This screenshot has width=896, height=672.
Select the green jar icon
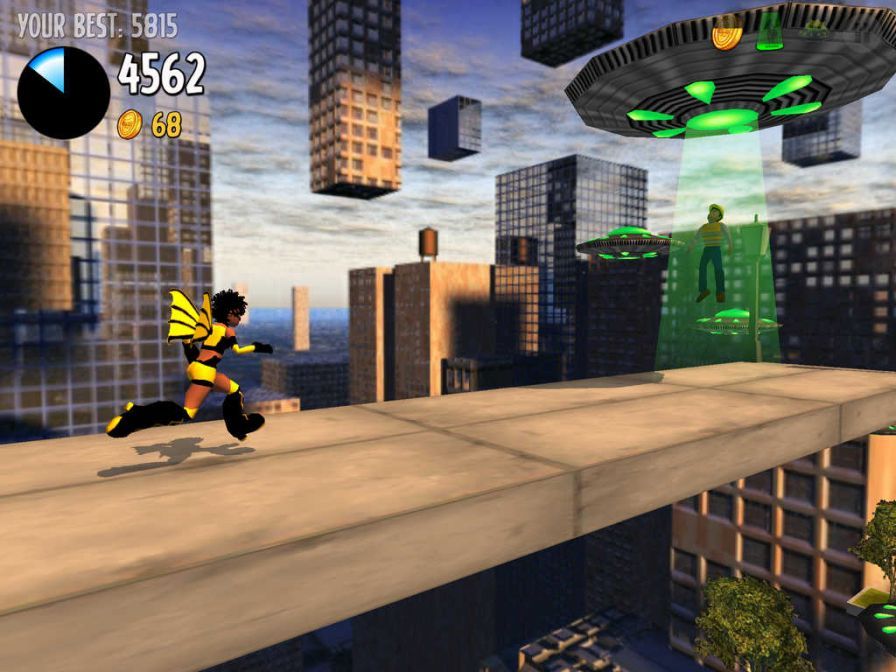click(770, 32)
